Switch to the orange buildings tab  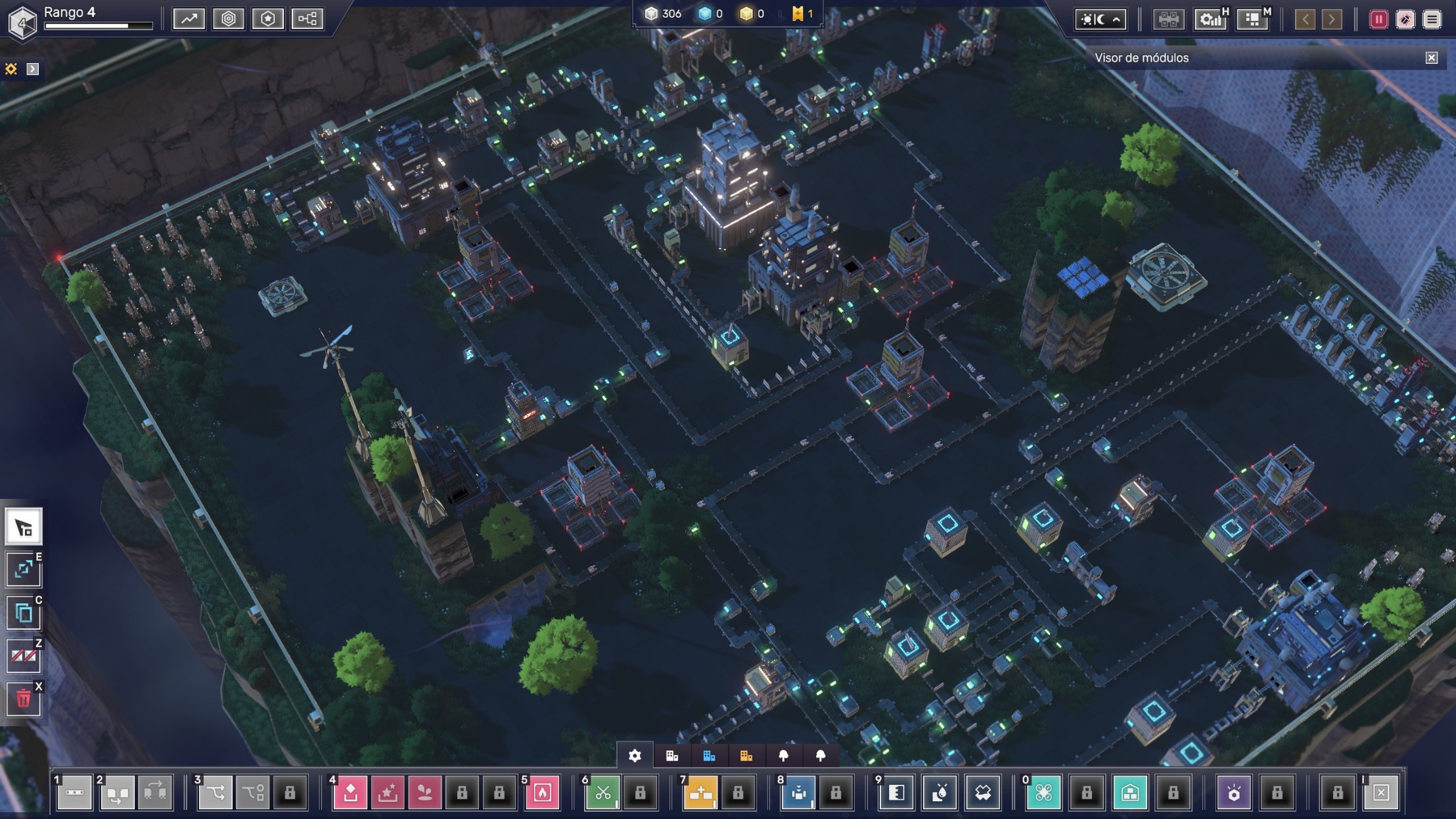tap(746, 756)
